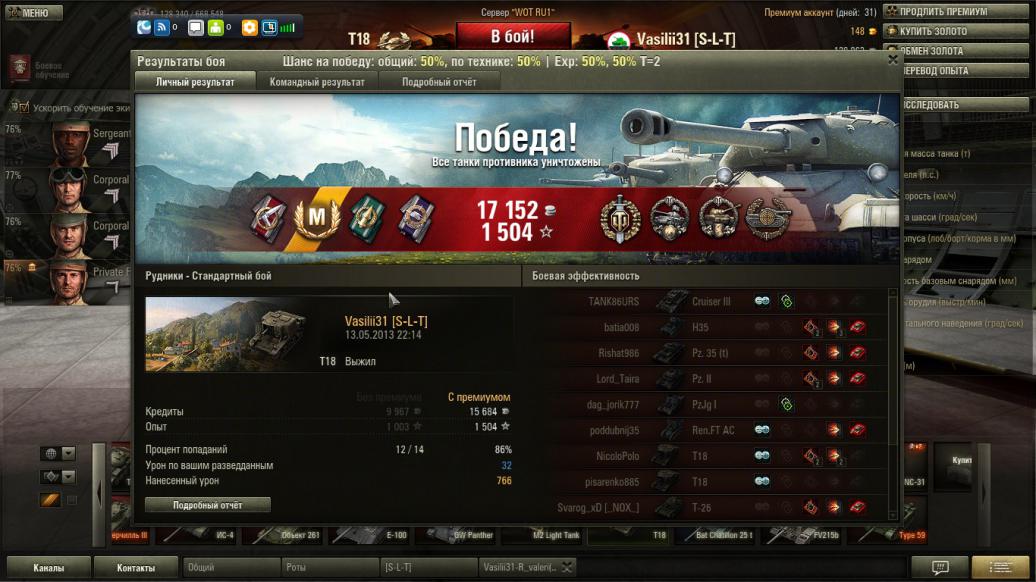1036x582 pixels.
Task: Open the Контакты list
Action: (x=135, y=568)
